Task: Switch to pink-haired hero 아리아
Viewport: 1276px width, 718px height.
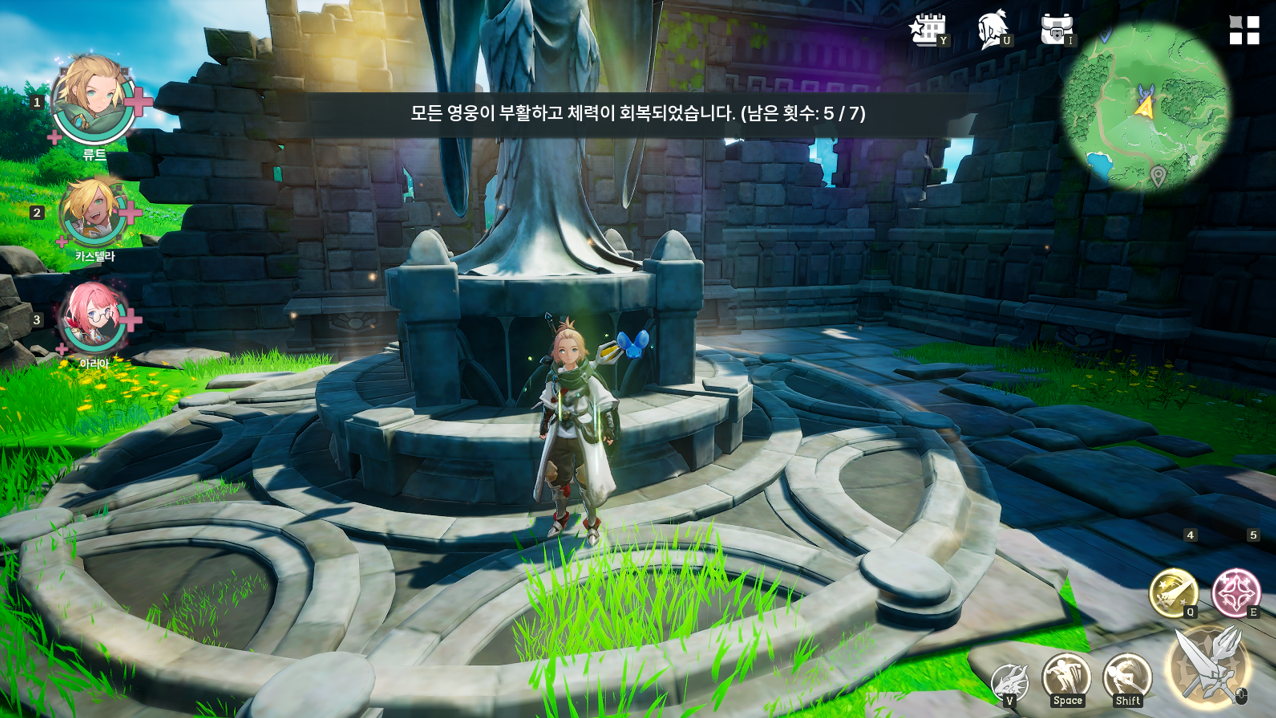Action: pyautogui.click(x=93, y=318)
